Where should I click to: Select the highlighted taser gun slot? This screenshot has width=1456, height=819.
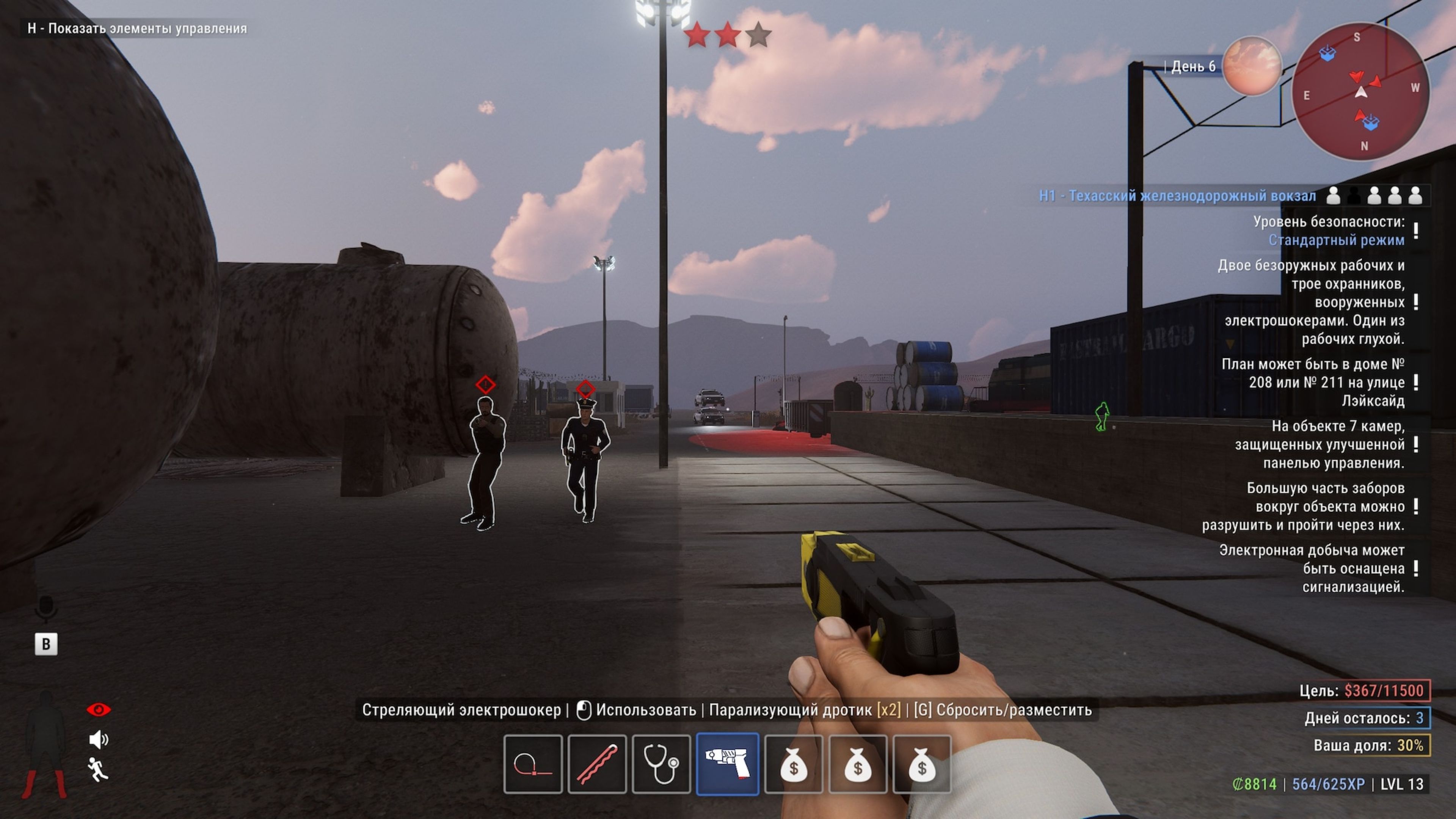728,764
